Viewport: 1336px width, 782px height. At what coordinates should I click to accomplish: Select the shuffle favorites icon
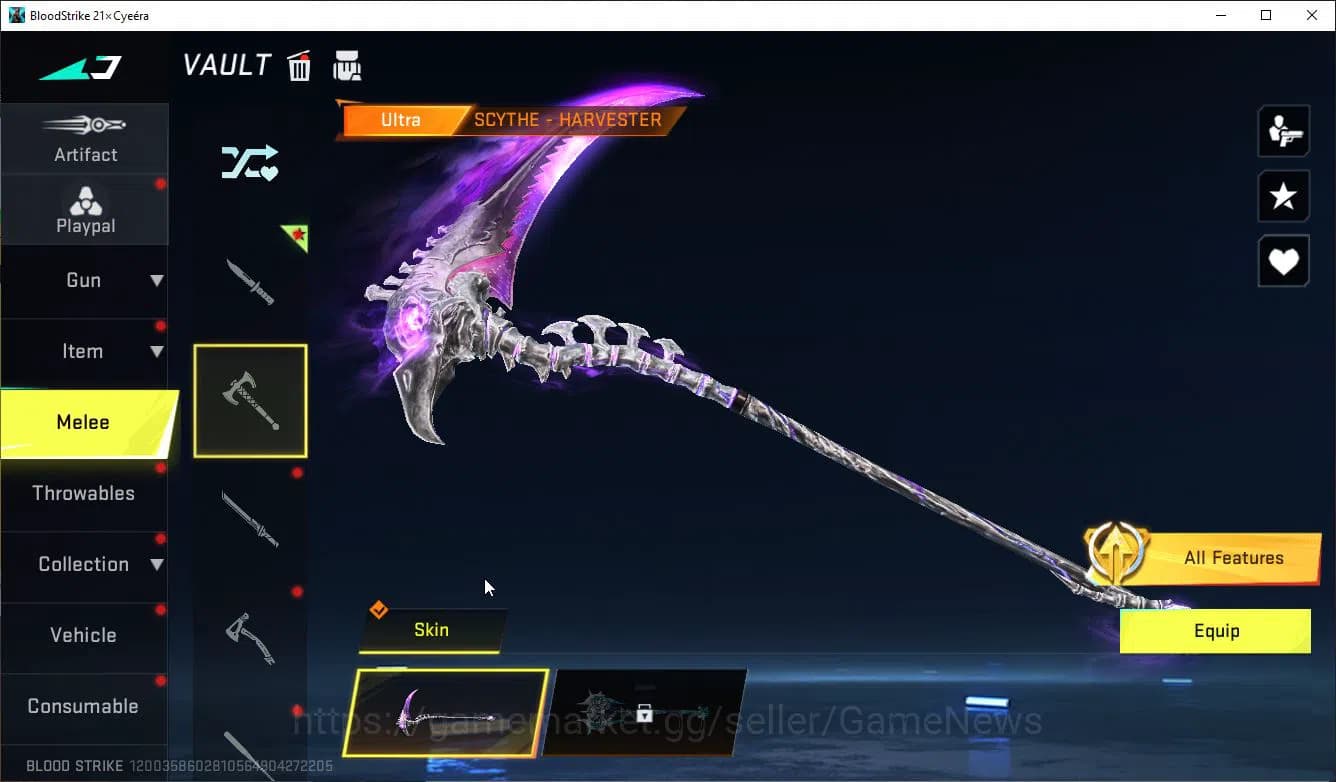click(x=251, y=162)
